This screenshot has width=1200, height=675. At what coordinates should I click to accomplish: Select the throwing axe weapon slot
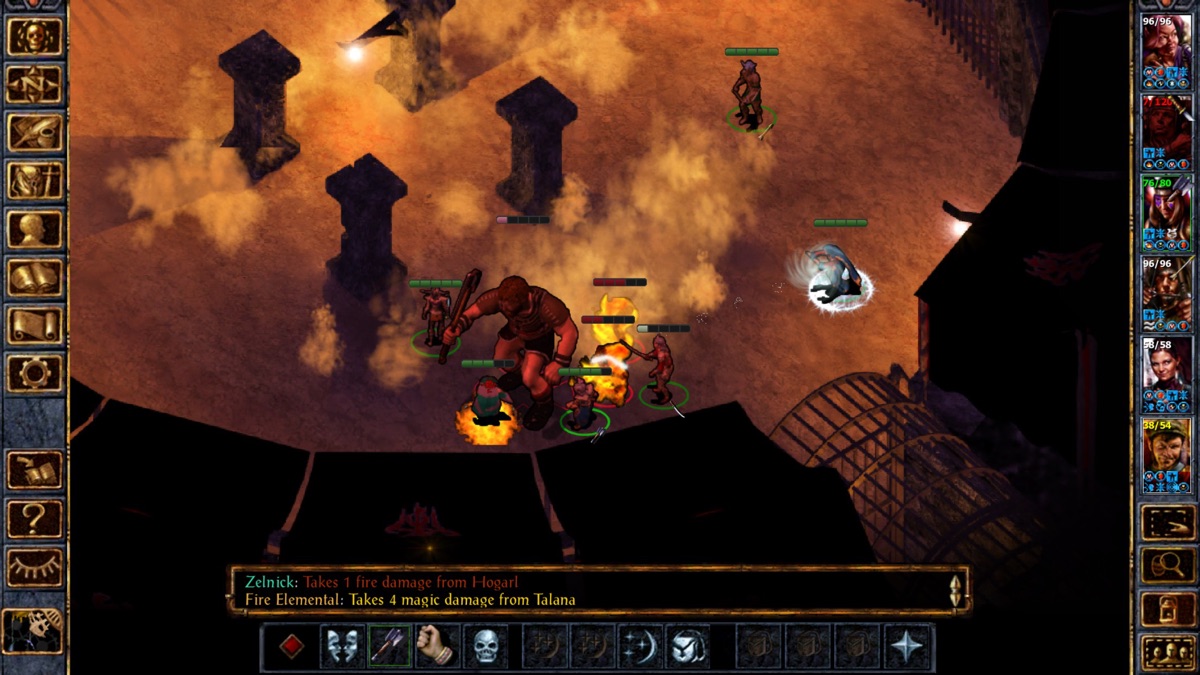(390, 647)
